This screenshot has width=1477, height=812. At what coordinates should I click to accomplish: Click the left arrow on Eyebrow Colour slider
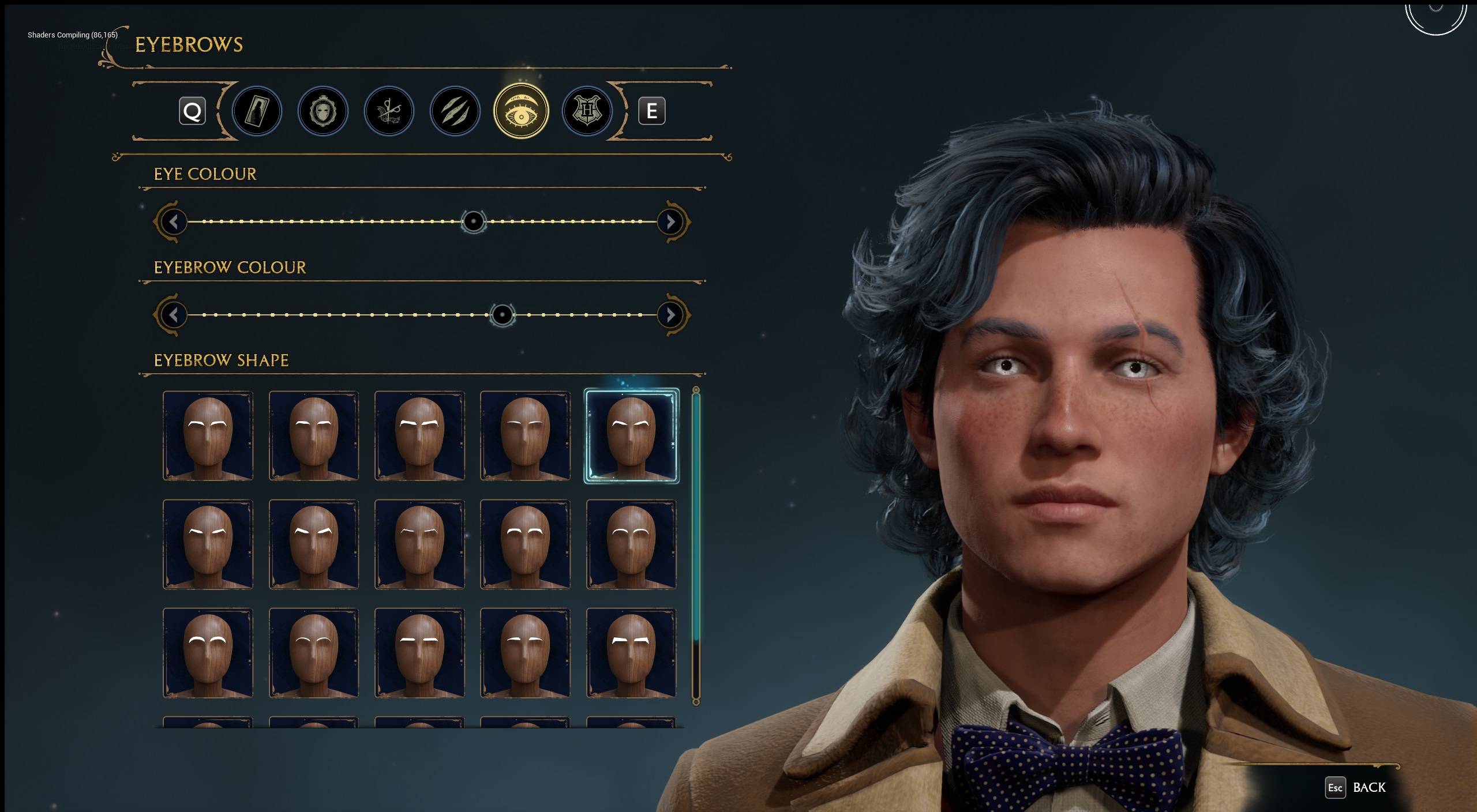tap(173, 315)
